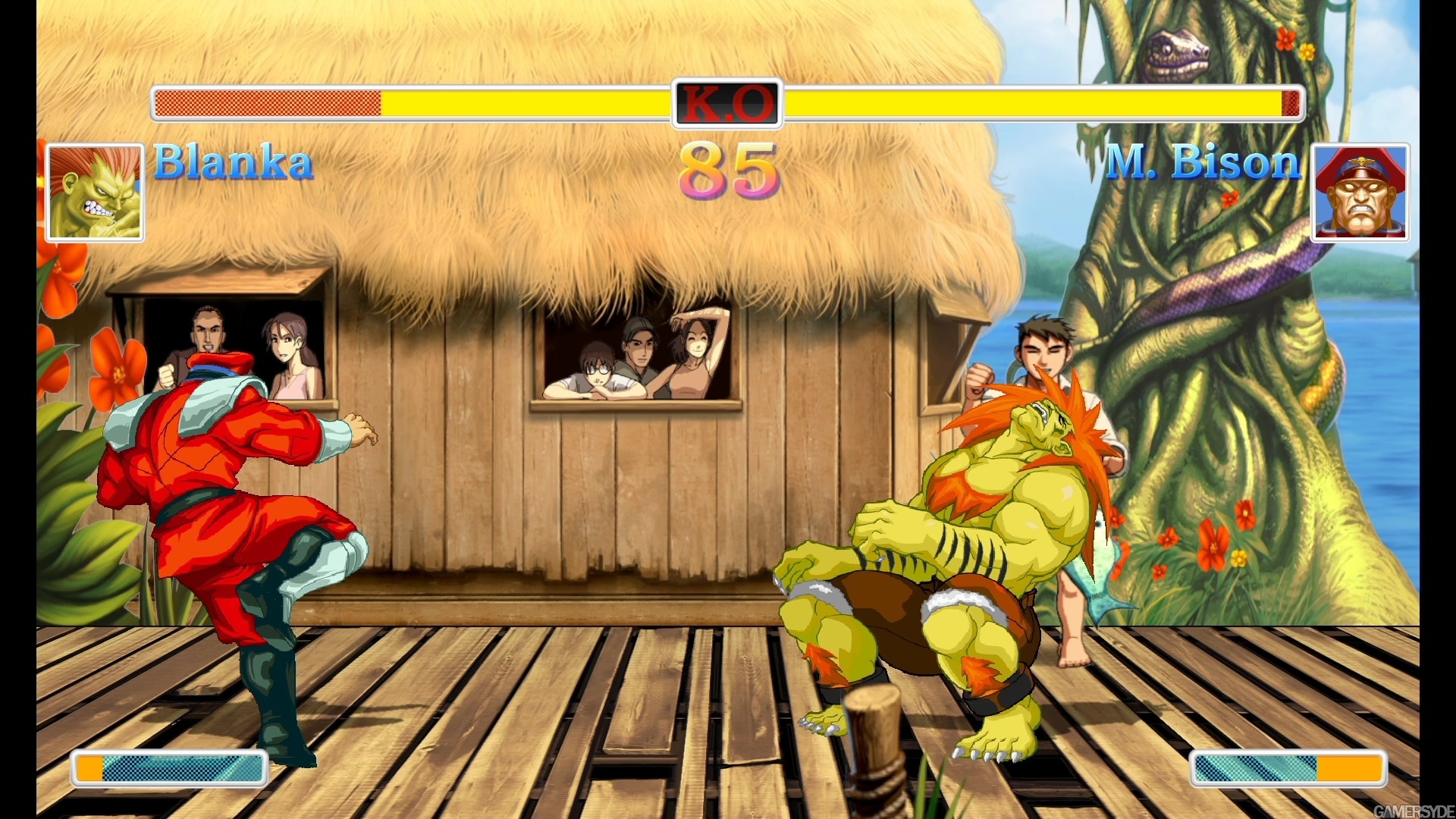Expand the center window with onlookers
This screenshot has height=819, width=1456.
[x=637, y=356]
